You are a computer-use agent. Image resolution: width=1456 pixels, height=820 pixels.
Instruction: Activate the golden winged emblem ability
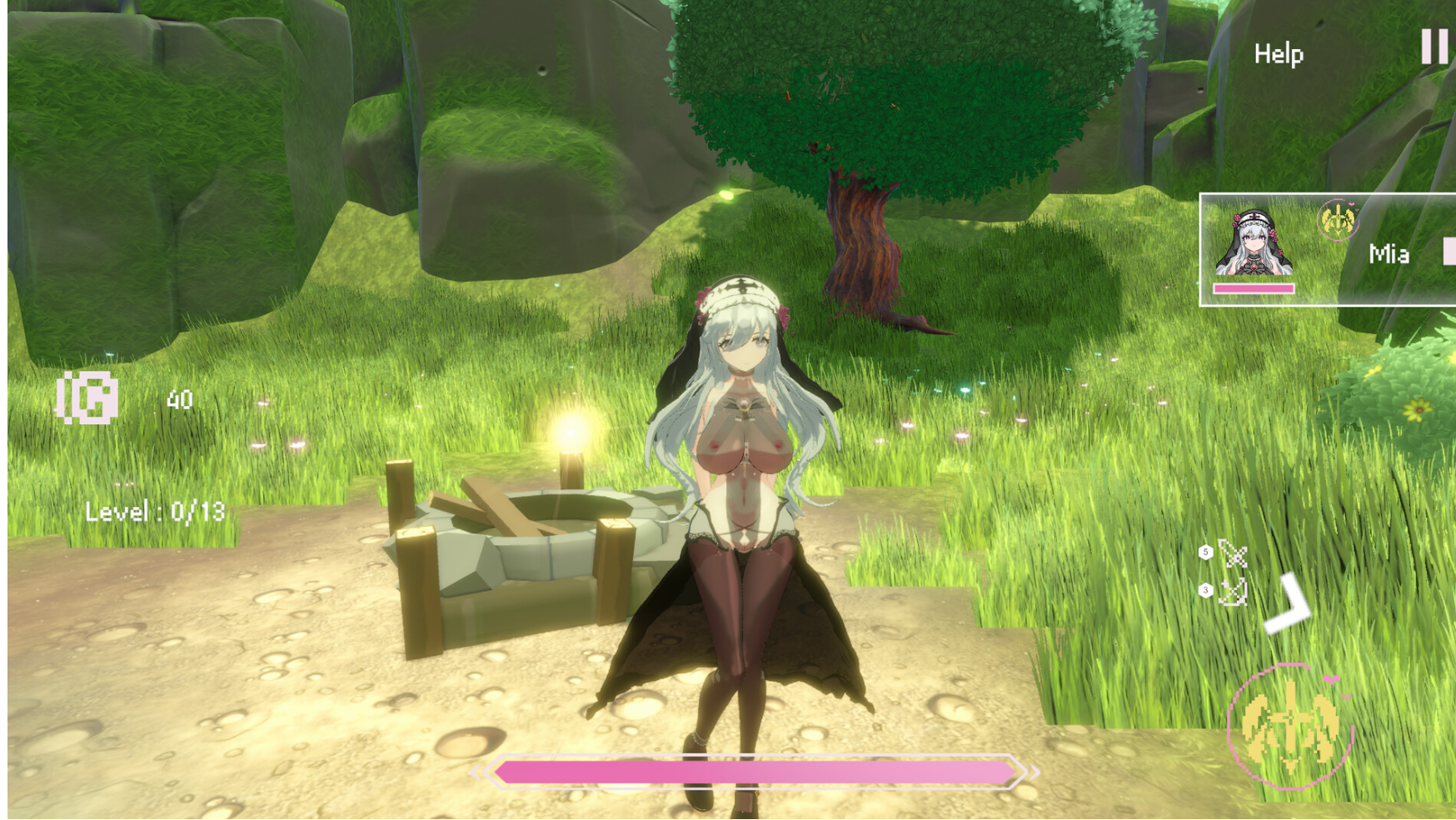(x=1289, y=726)
